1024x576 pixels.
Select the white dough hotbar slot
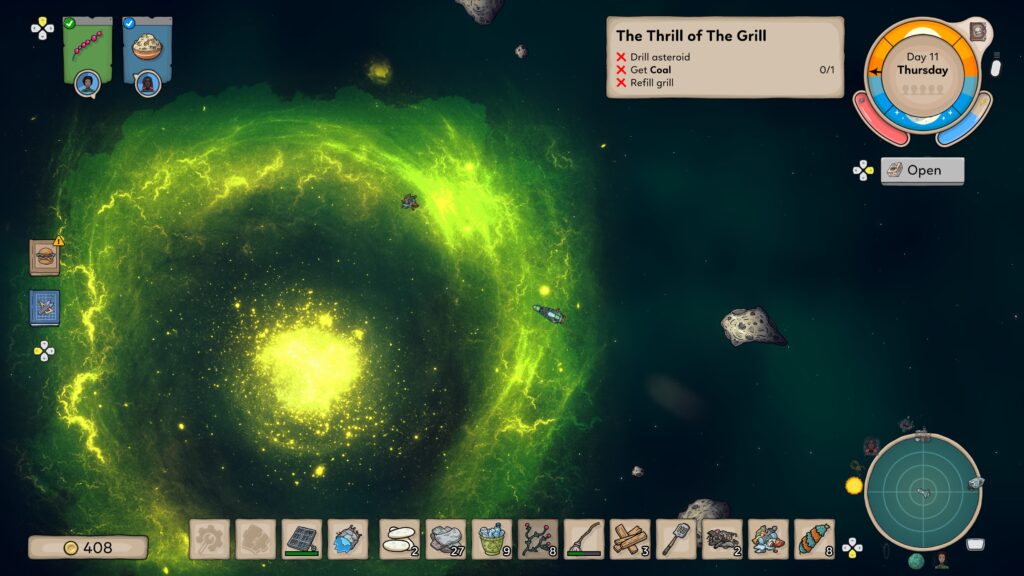(400, 539)
